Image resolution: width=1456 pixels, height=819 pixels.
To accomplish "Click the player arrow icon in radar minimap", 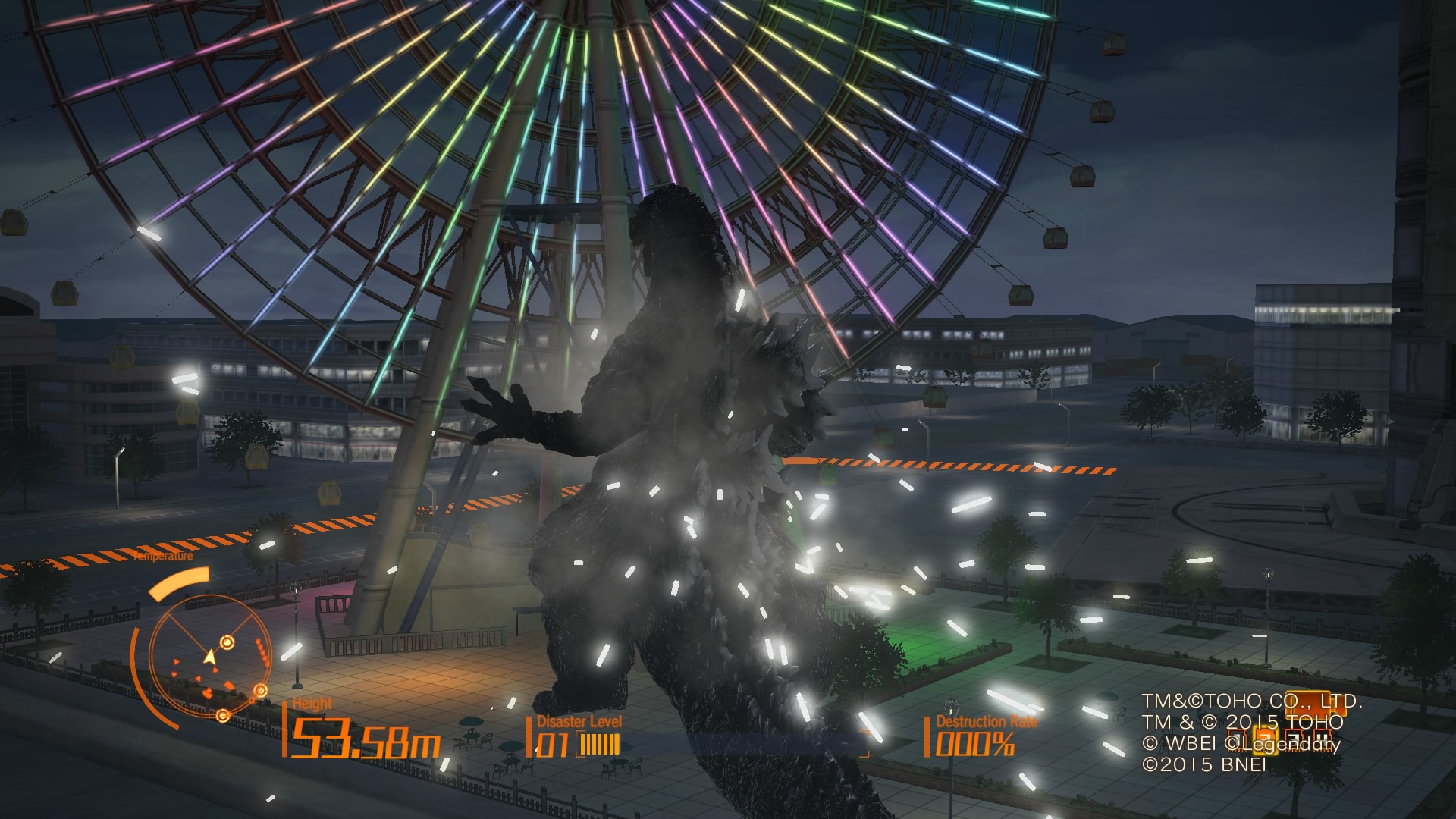I will click(209, 658).
